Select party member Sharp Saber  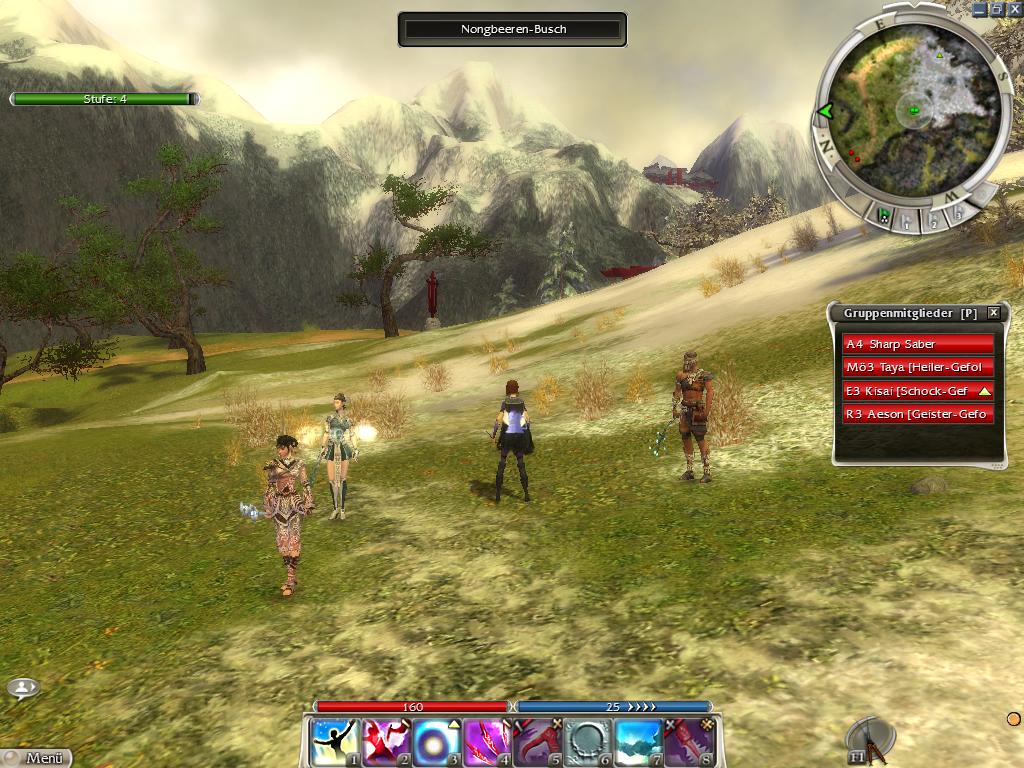919,344
